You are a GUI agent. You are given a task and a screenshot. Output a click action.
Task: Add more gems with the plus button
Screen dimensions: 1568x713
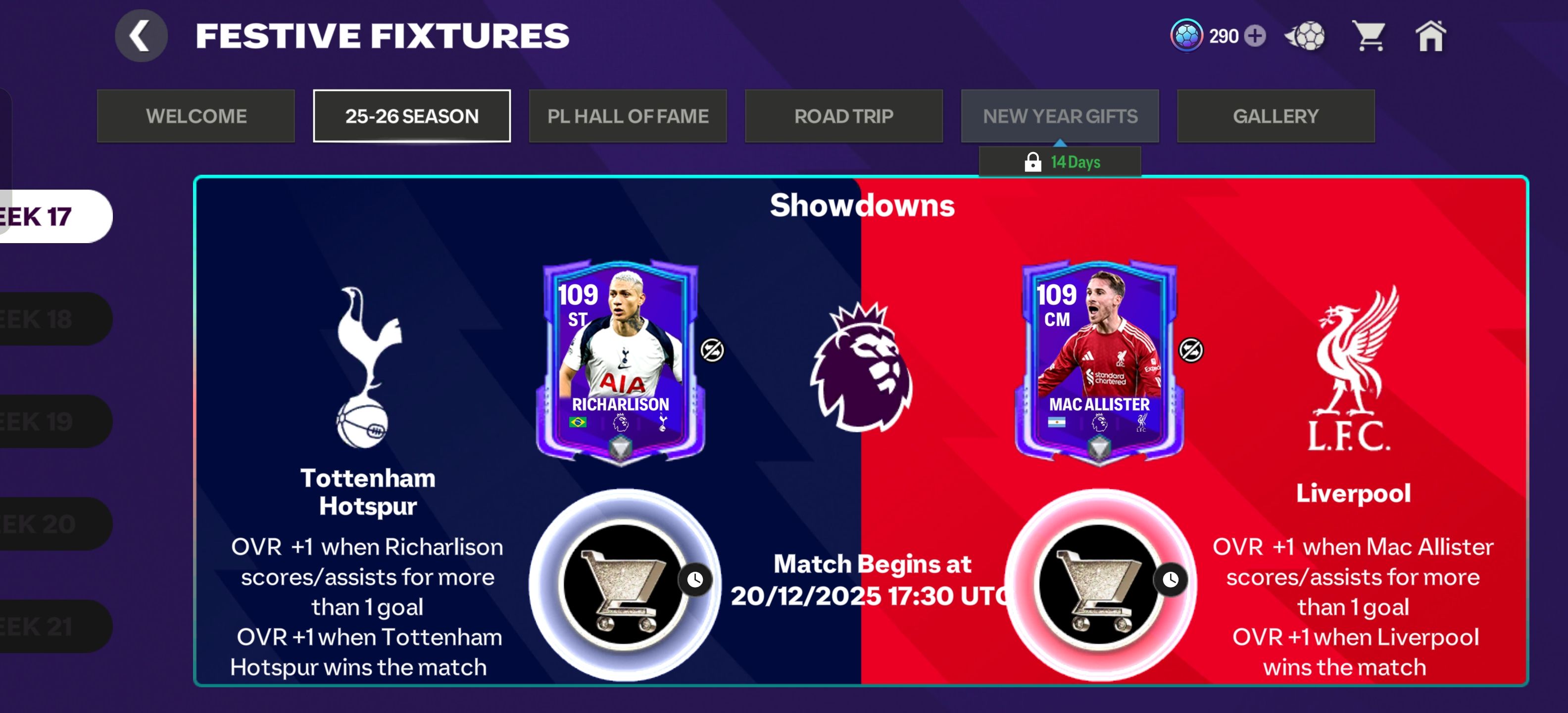(x=1255, y=36)
